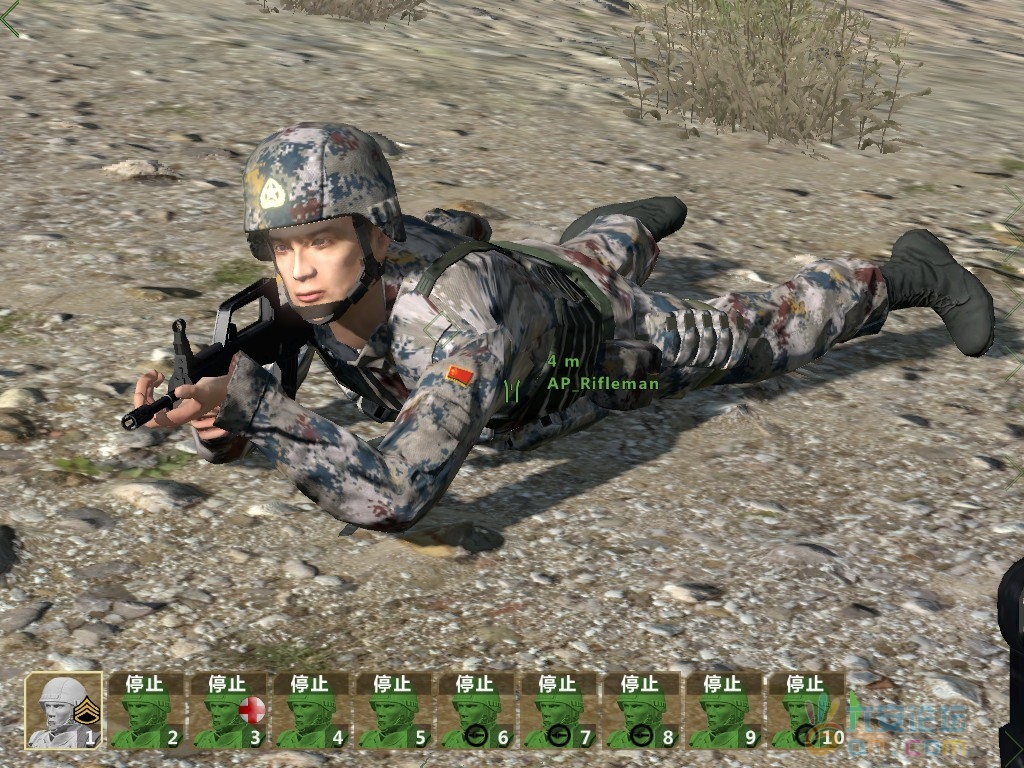Choose the medic unit number 3
The width and height of the screenshot is (1024, 768).
[228, 711]
